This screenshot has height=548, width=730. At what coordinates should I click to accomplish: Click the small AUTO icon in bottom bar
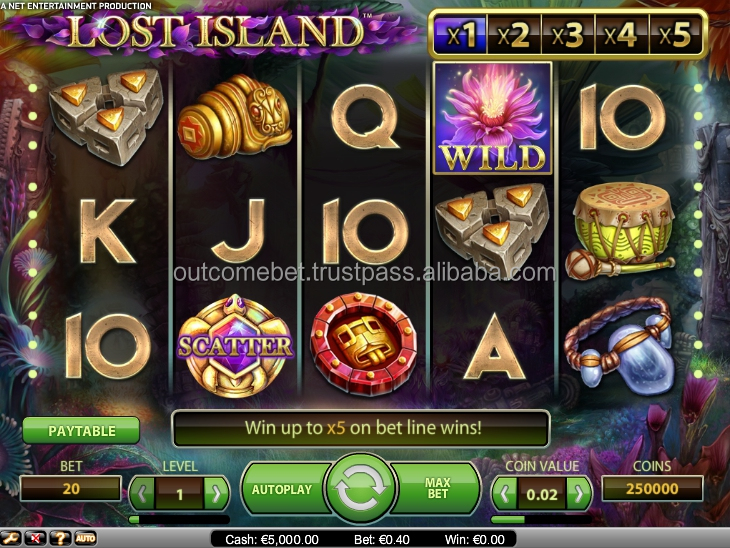point(86,539)
